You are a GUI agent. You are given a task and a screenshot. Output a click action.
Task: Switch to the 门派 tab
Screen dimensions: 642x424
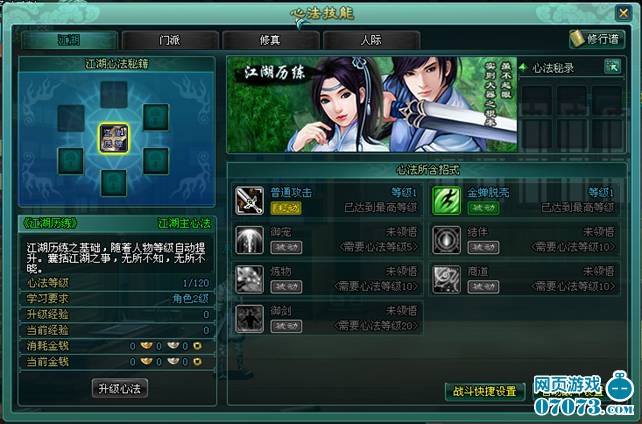point(170,41)
